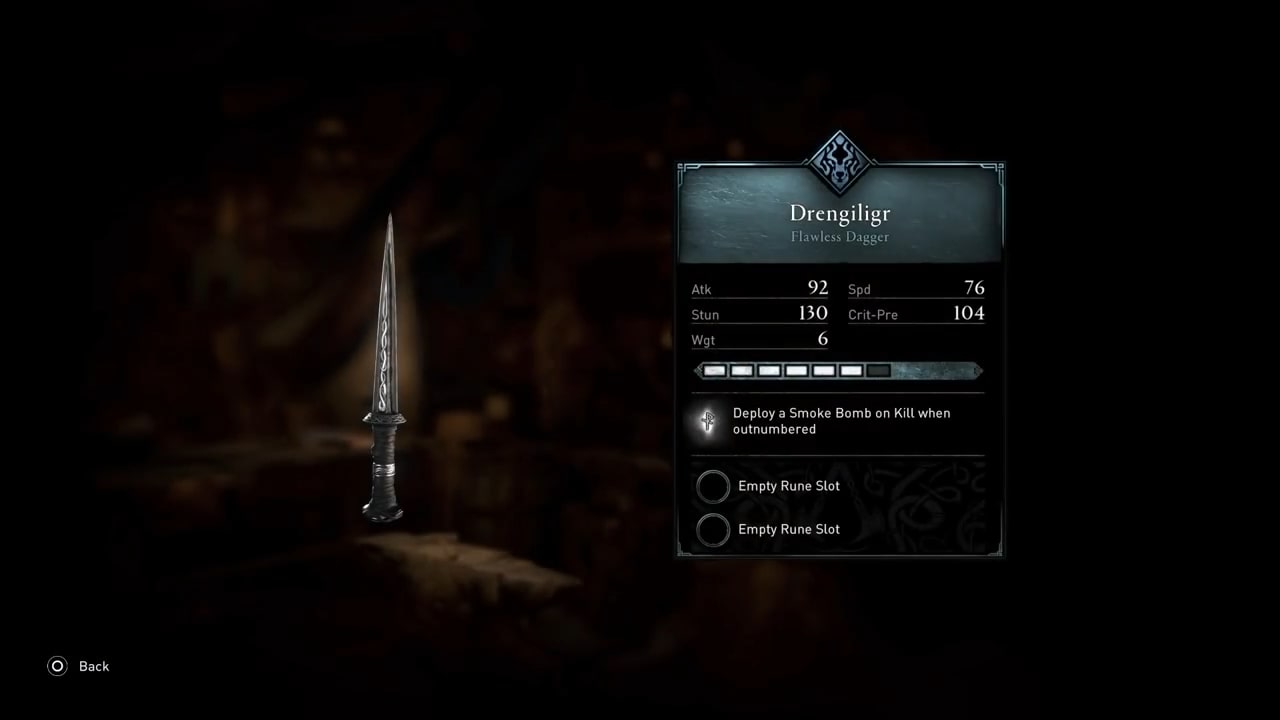Image resolution: width=1280 pixels, height=720 pixels.
Task: Click the Back circle button icon
Action: point(60,666)
